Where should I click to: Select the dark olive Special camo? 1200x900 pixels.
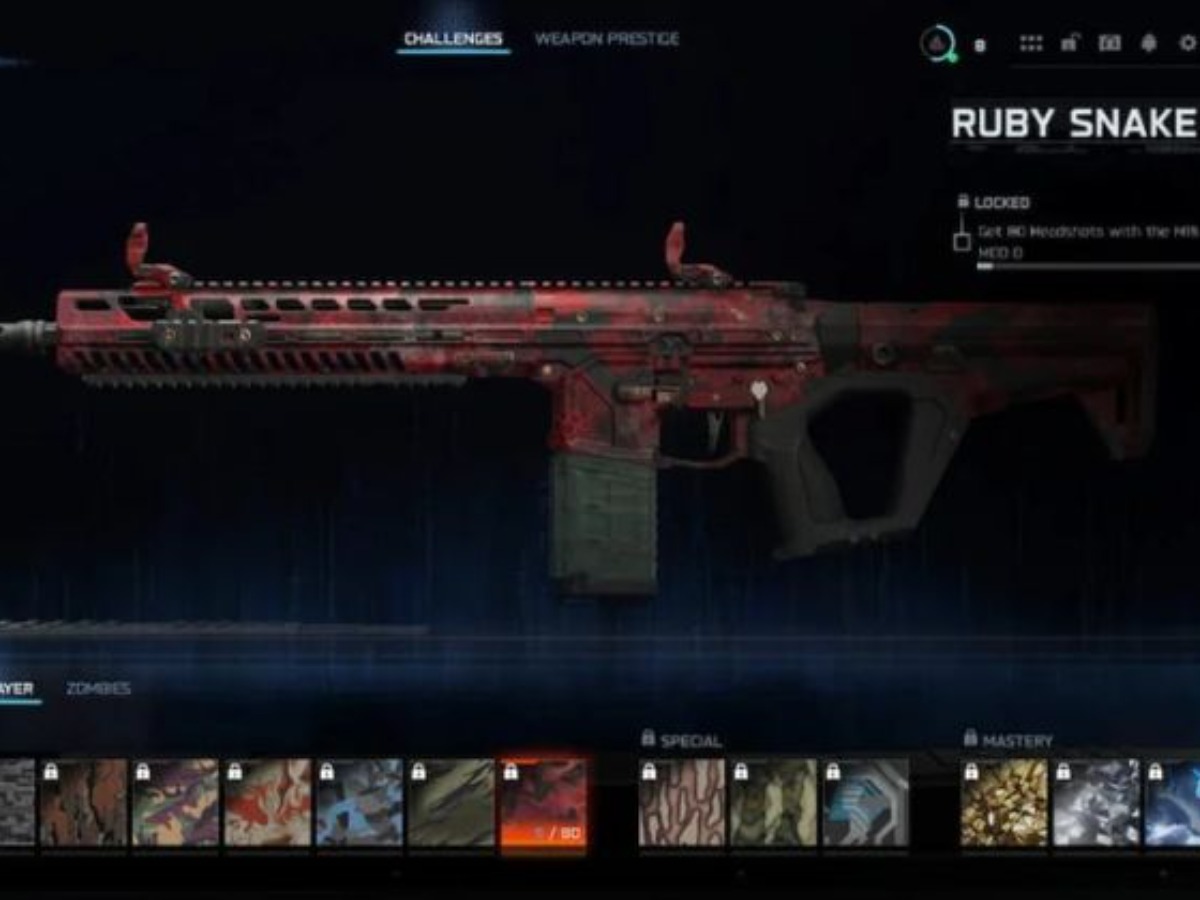pyautogui.click(x=773, y=803)
